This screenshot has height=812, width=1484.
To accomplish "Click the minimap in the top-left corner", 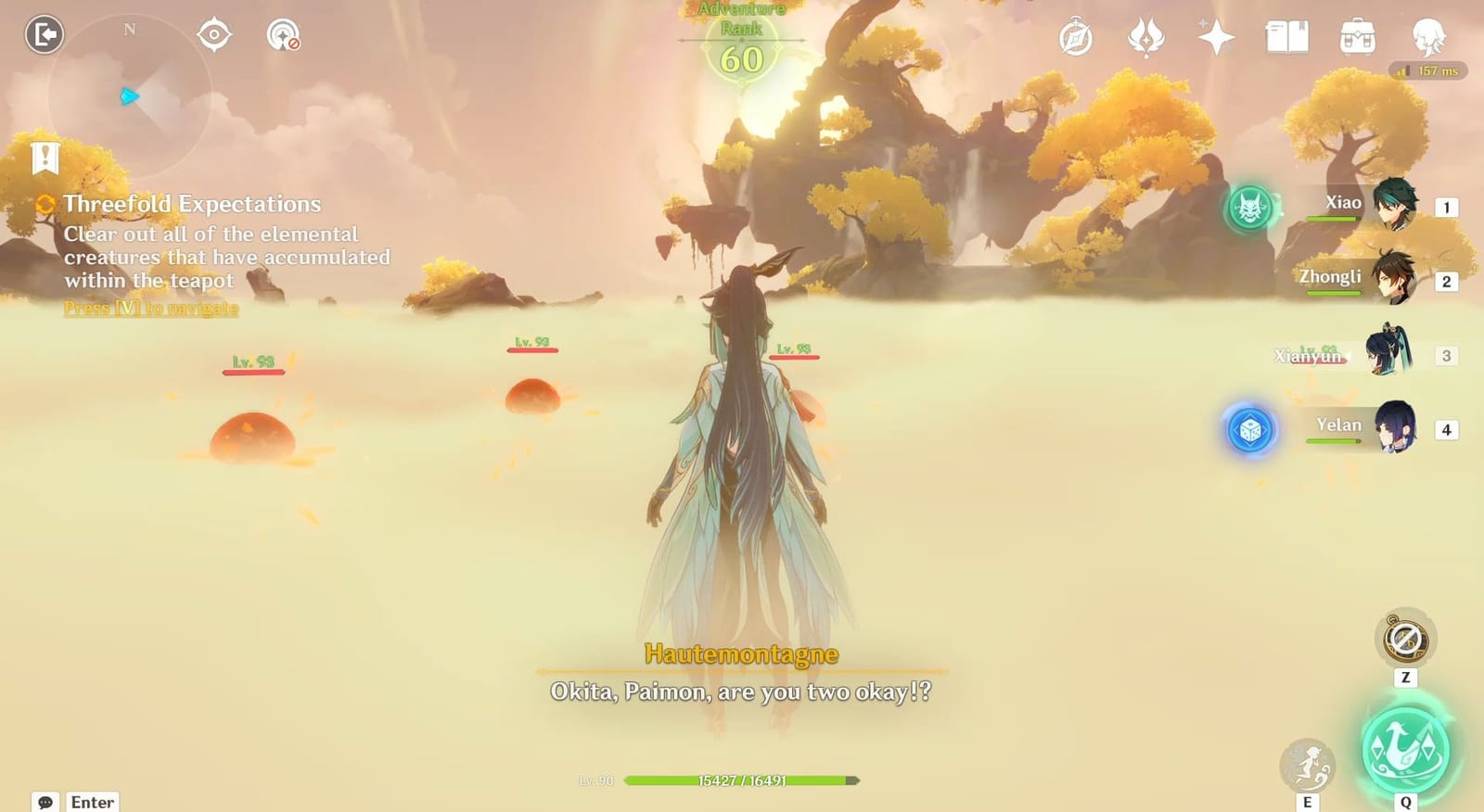I will pyautogui.click(x=130, y=93).
